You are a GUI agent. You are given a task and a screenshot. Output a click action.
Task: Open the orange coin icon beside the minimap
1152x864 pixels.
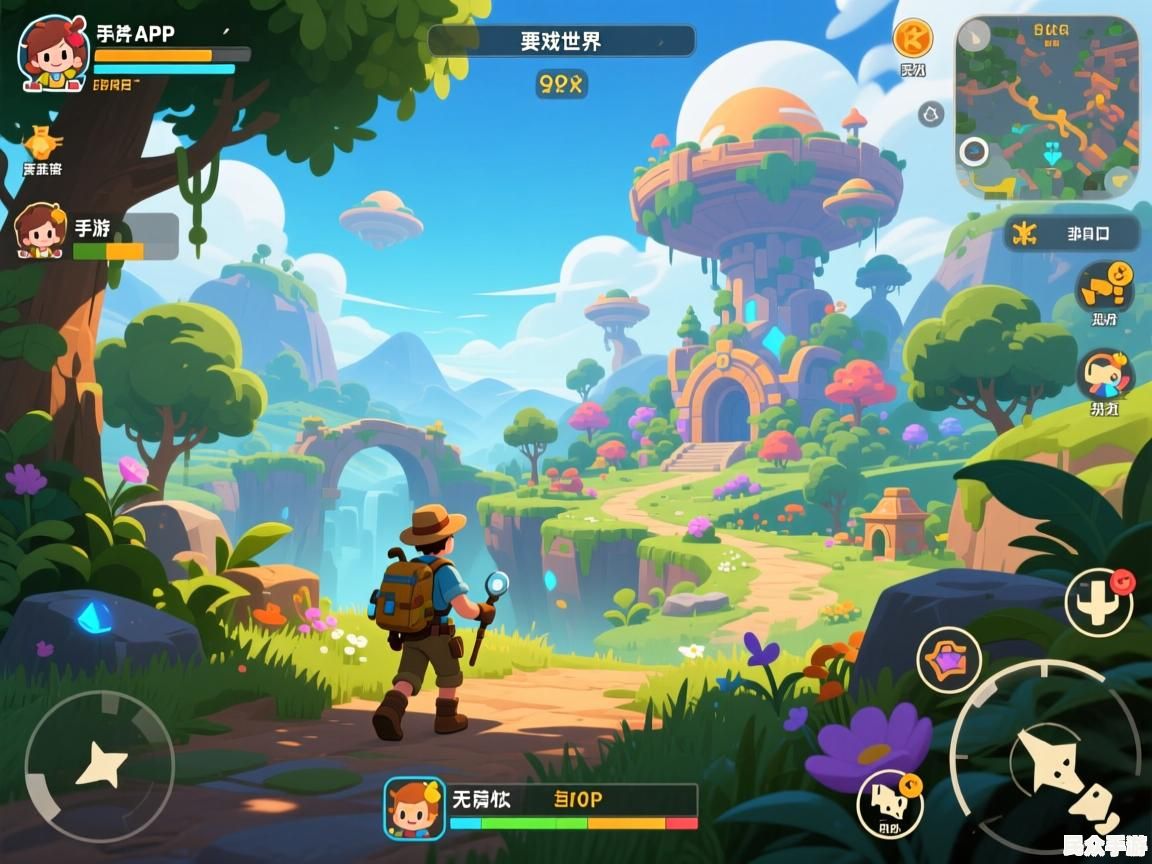(912, 39)
